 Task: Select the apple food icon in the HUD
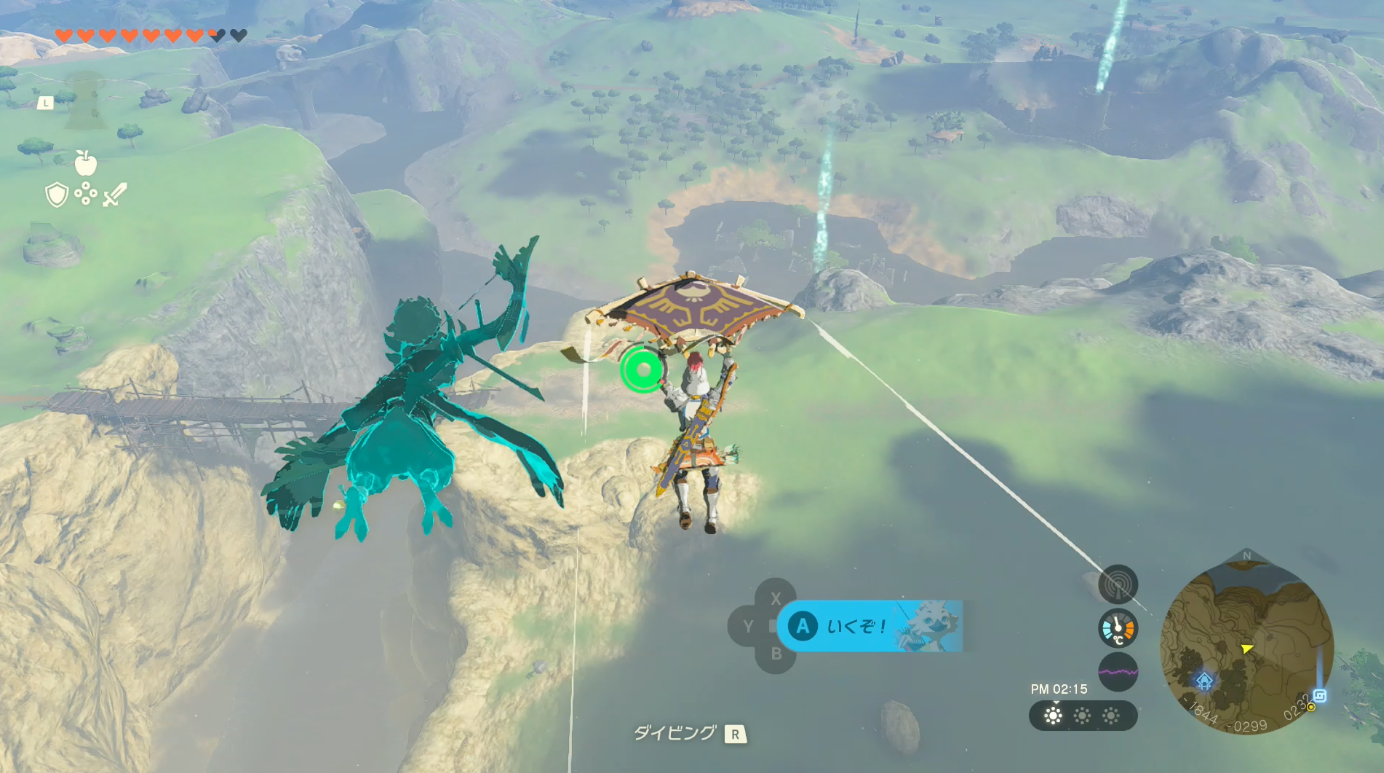(86, 165)
